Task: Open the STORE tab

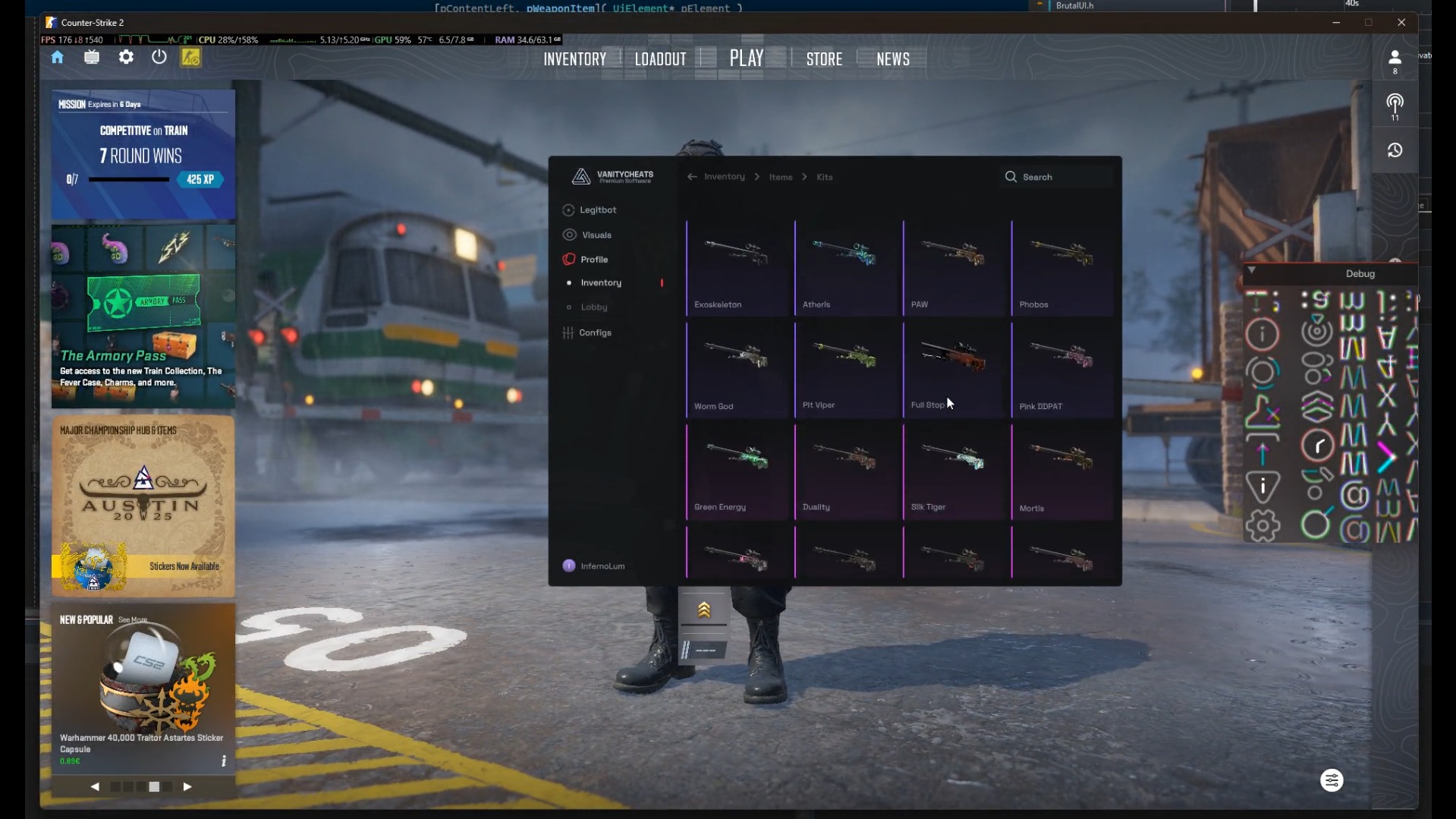Action: click(824, 59)
